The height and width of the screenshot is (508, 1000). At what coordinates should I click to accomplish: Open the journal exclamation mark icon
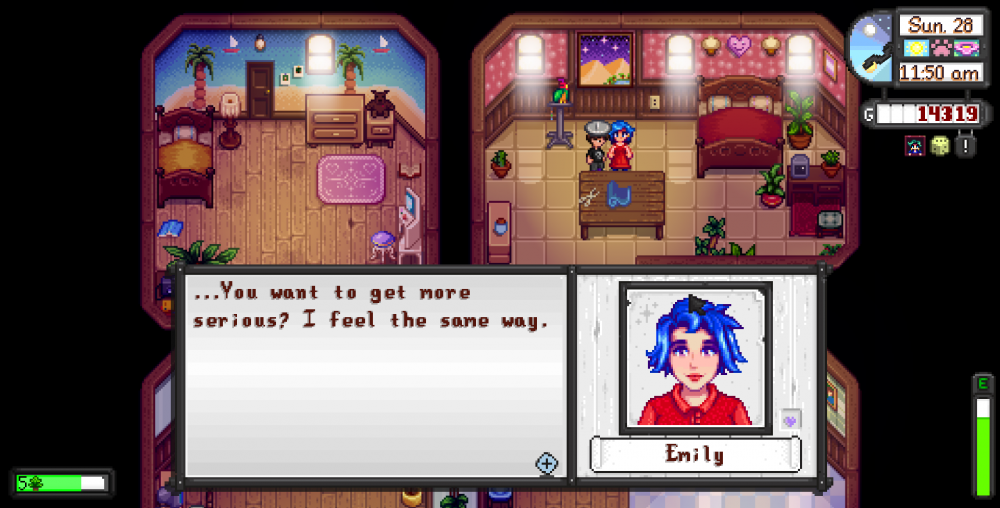(x=965, y=146)
